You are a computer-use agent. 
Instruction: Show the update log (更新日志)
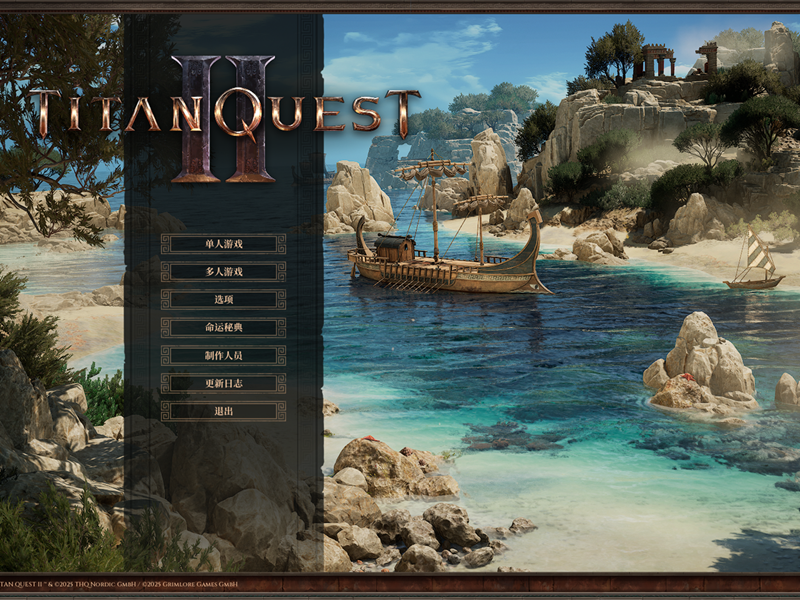coord(223,383)
